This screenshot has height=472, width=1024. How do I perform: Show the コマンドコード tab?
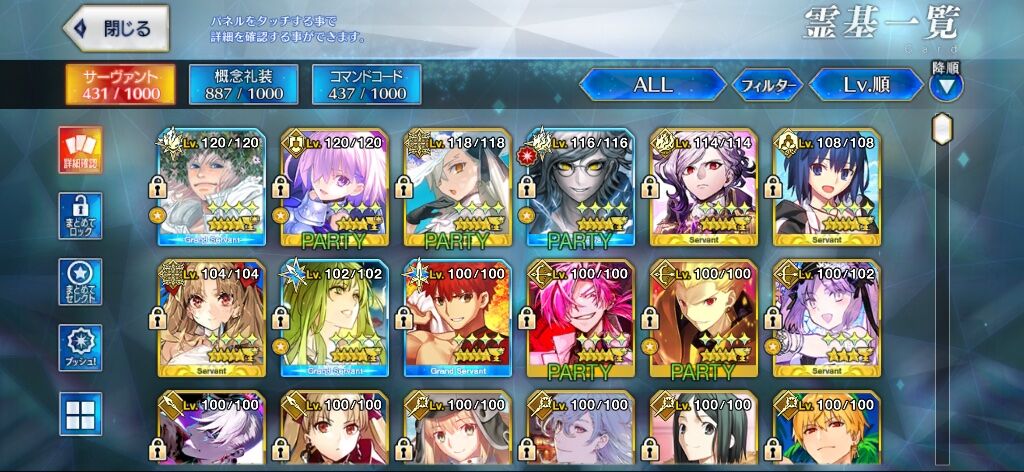point(366,85)
